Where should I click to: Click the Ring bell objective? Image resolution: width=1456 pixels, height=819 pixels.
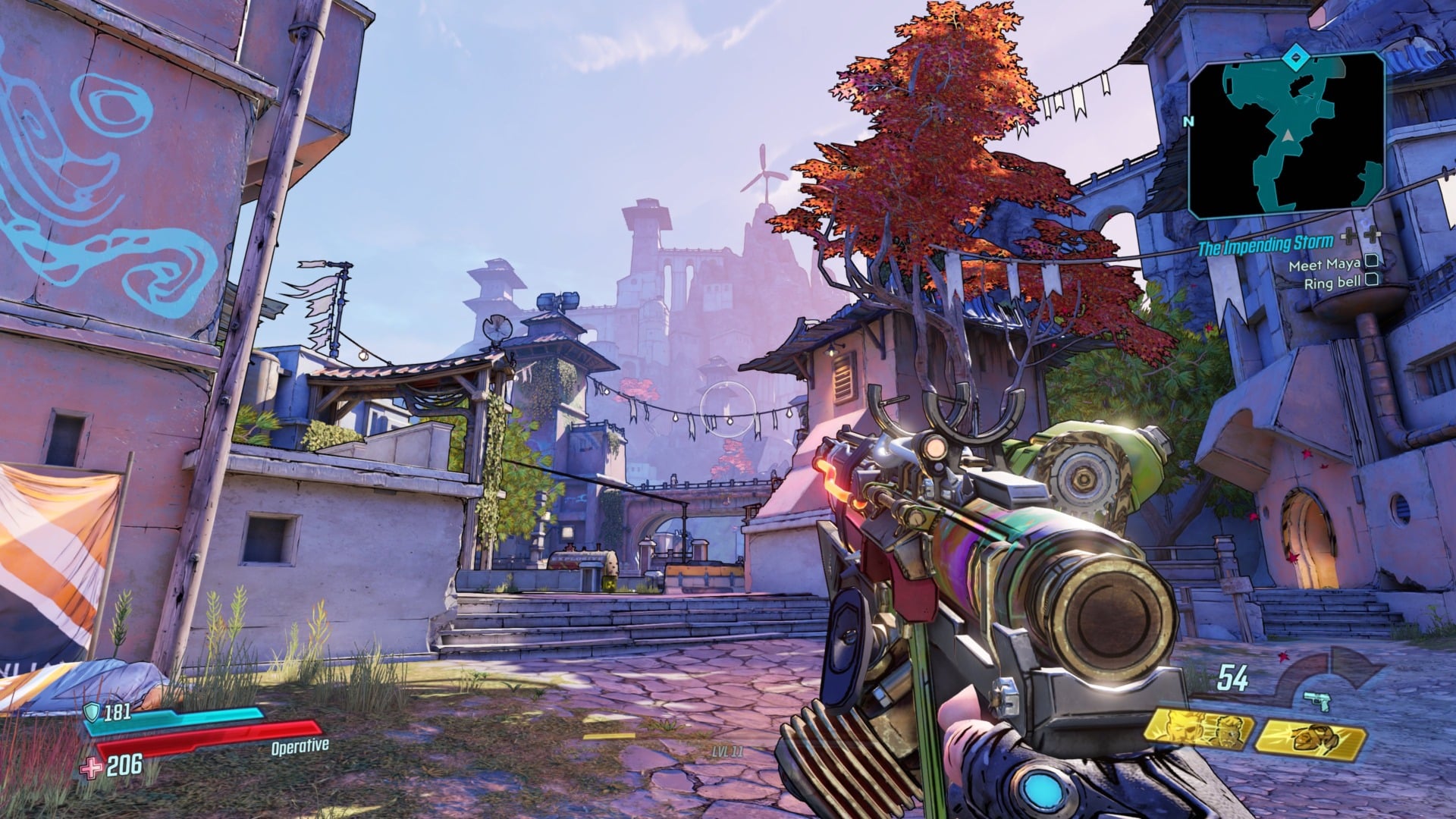click(x=1332, y=284)
